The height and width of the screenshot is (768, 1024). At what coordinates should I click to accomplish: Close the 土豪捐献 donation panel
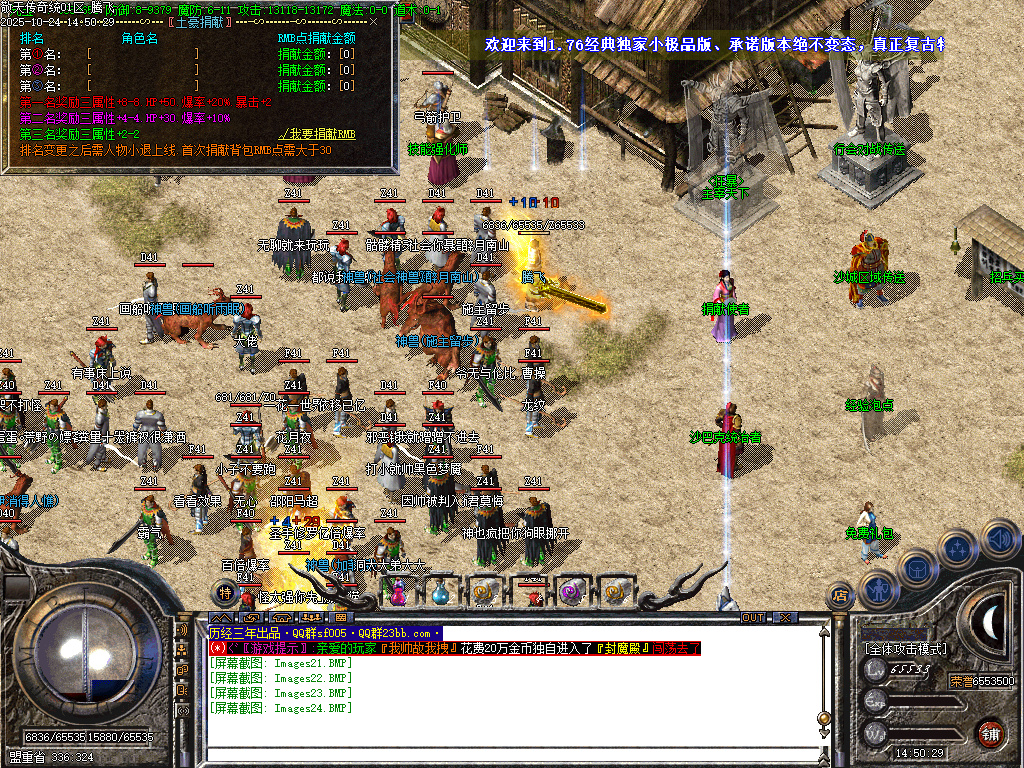point(374,19)
